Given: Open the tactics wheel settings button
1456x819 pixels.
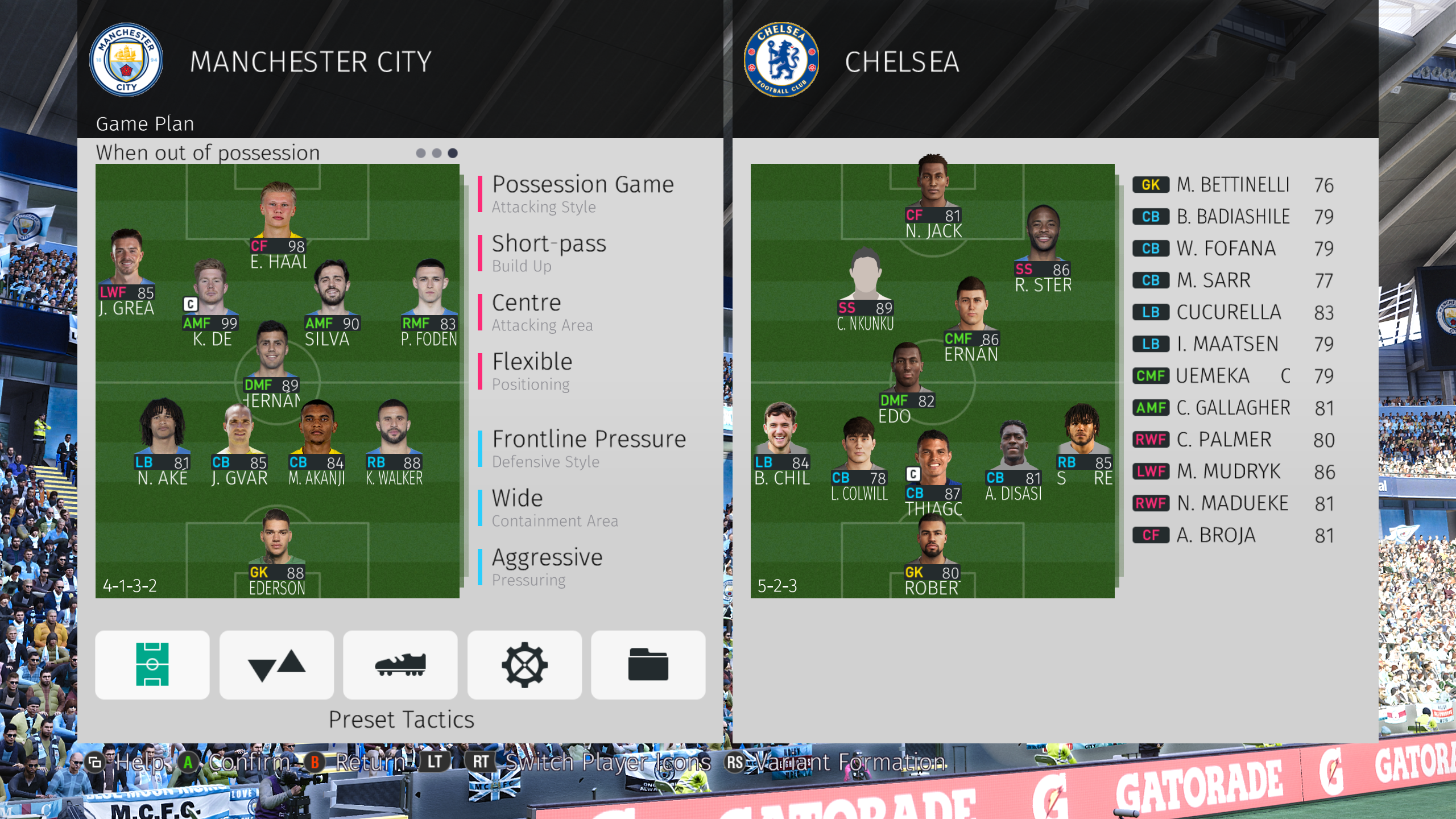Looking at the screenshot, I should 524,664.
